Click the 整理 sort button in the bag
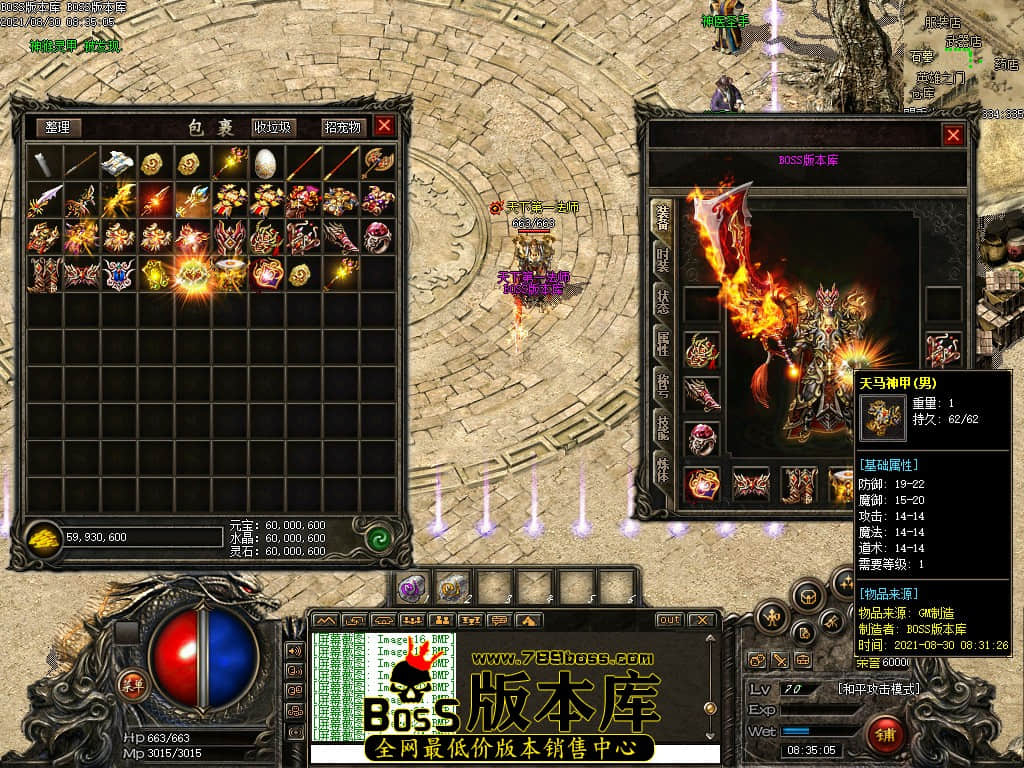Image resolution: width=1024 pixels, height=768 pixels. (58, 127)
